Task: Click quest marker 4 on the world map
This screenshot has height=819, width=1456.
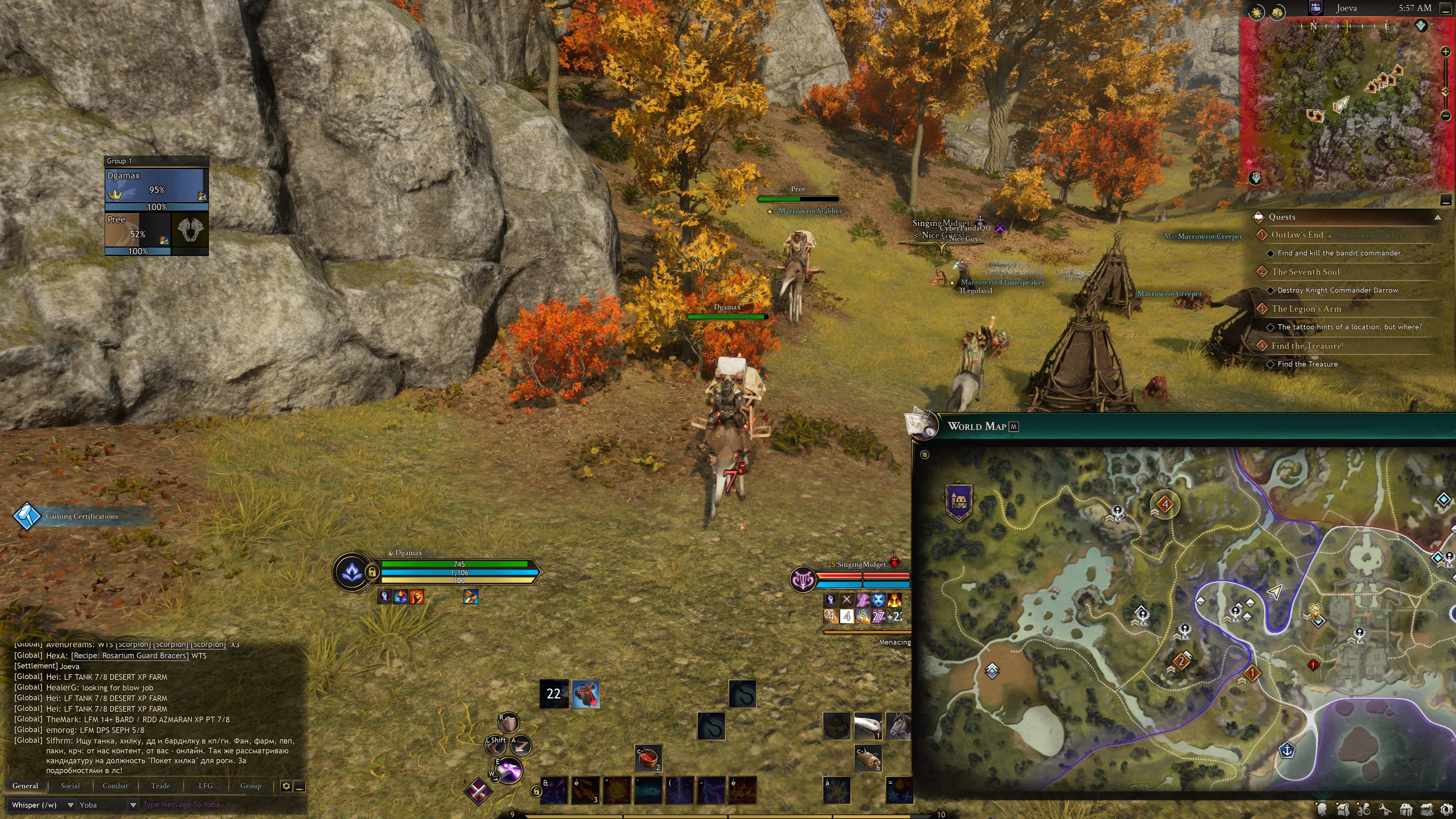Action: point(1164,504)
